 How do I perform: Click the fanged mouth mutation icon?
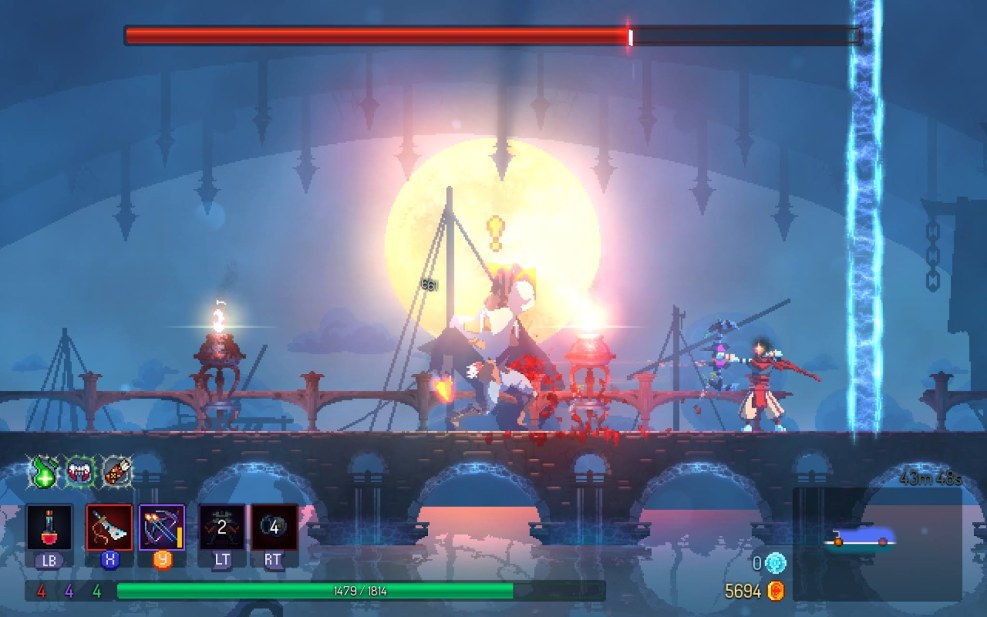(81, 472)
